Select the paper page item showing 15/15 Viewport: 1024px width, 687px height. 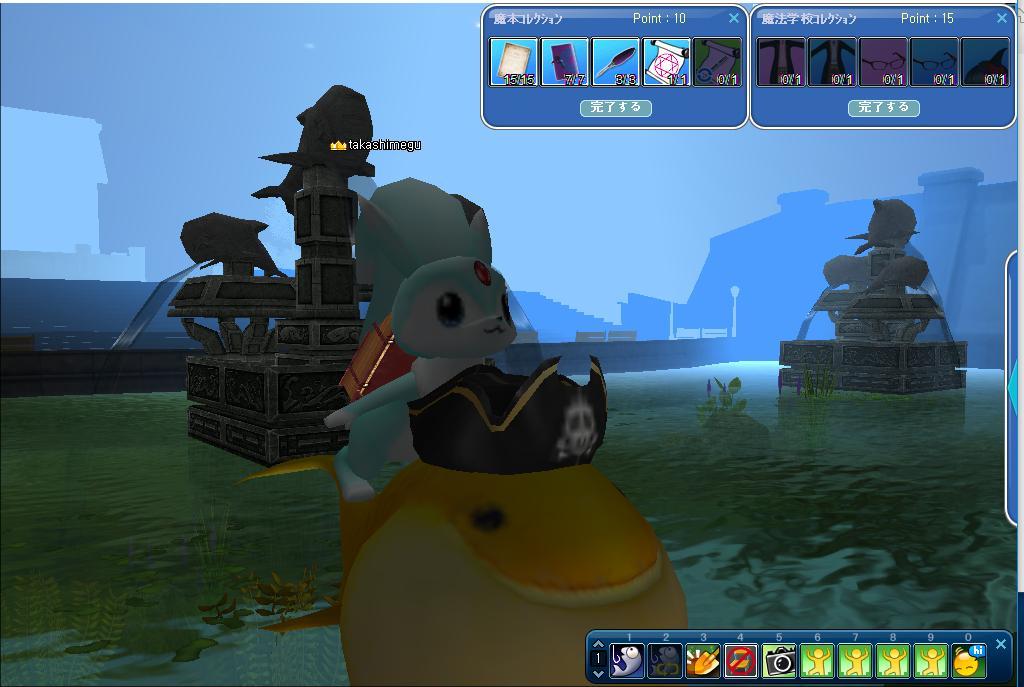(x=514, y=62)
